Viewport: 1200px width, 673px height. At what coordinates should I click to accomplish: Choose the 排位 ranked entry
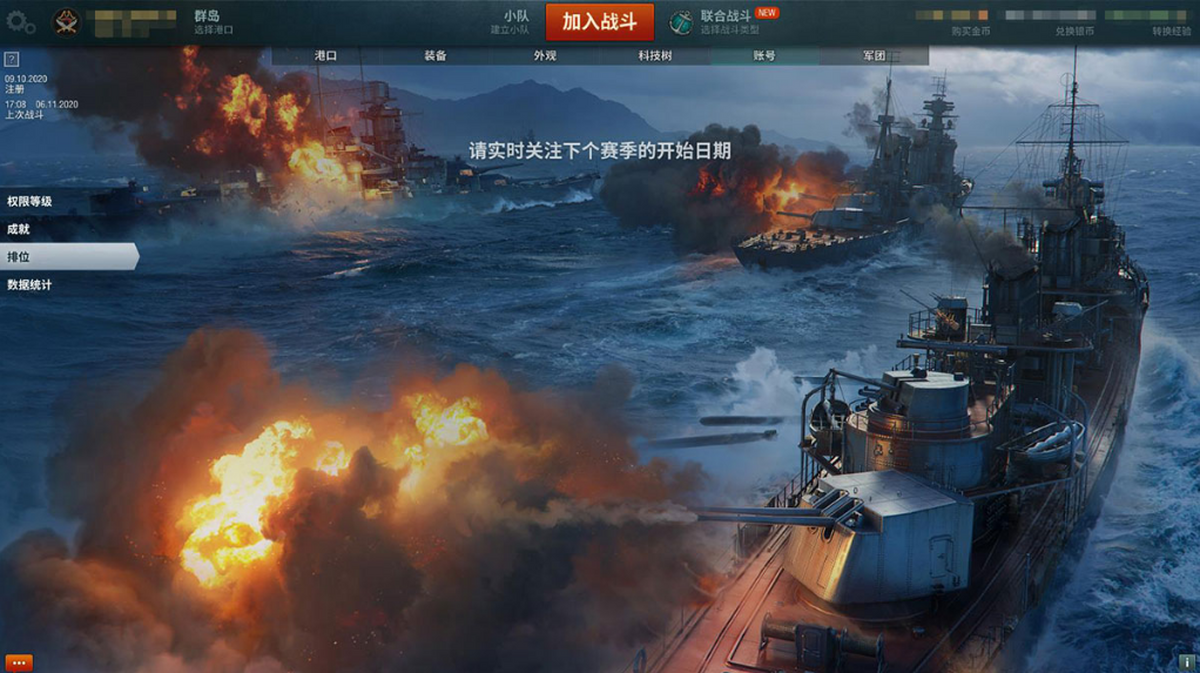[x=19, y=257]
